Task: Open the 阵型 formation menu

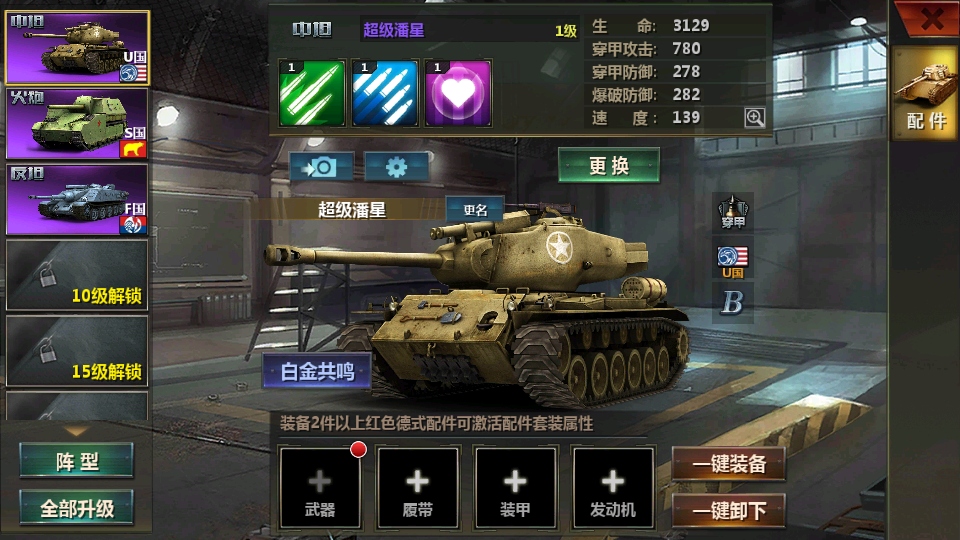Action: click(x=77, y=461)
